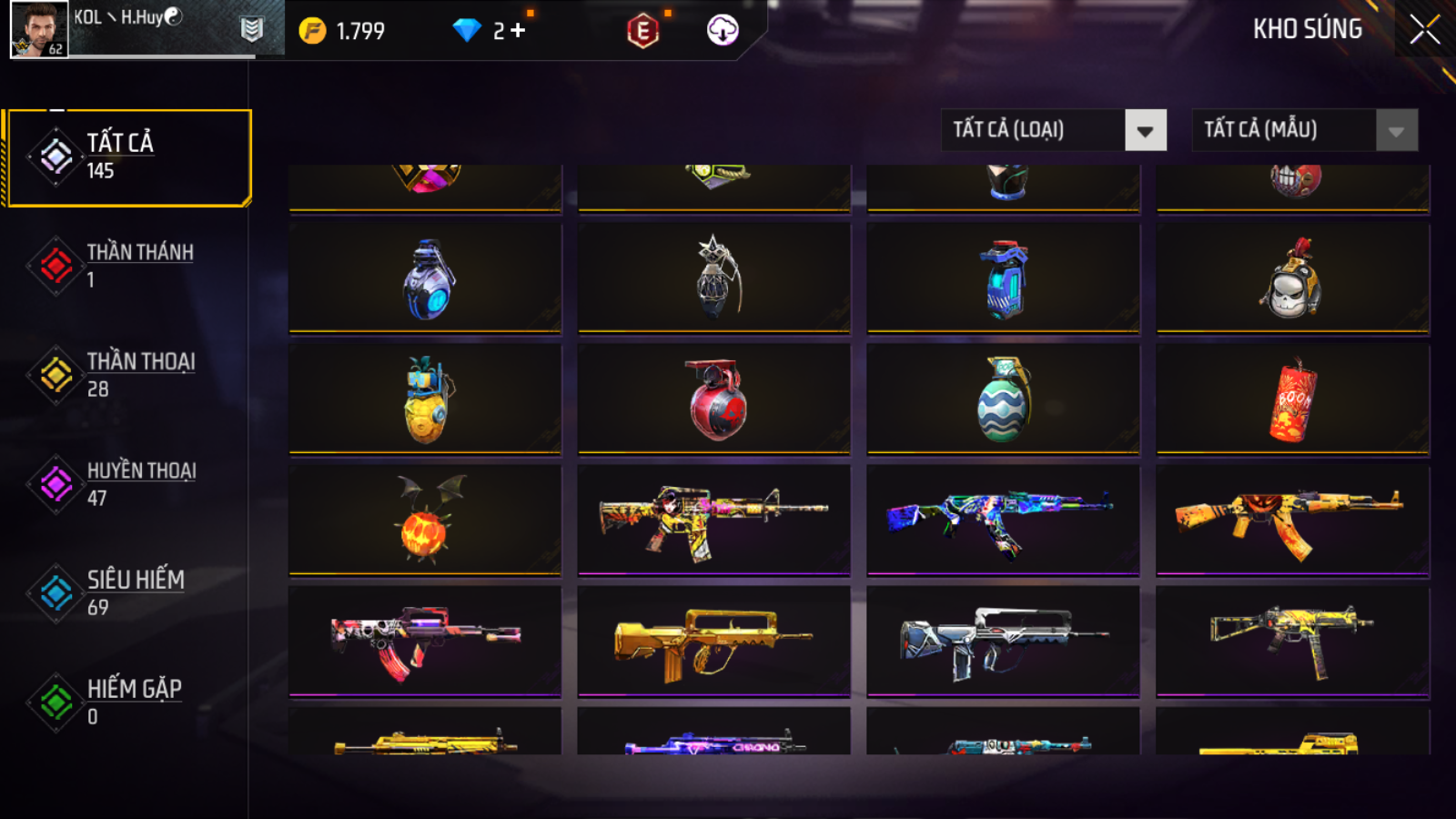Open the Huyền Thoại category
Screen dimensions: 1456x819
pyautogui.click(x=127, y=483)
